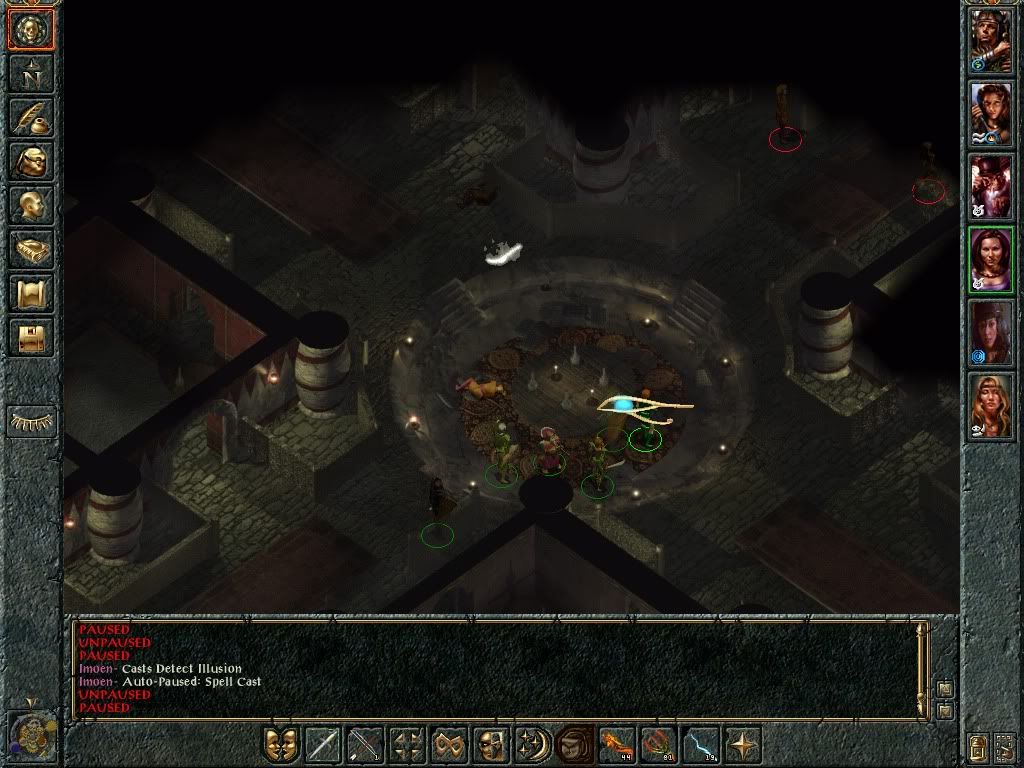Open the journal (quill and inkwell)
Viewport: 1024px width, 768px height.
point(31,117)
